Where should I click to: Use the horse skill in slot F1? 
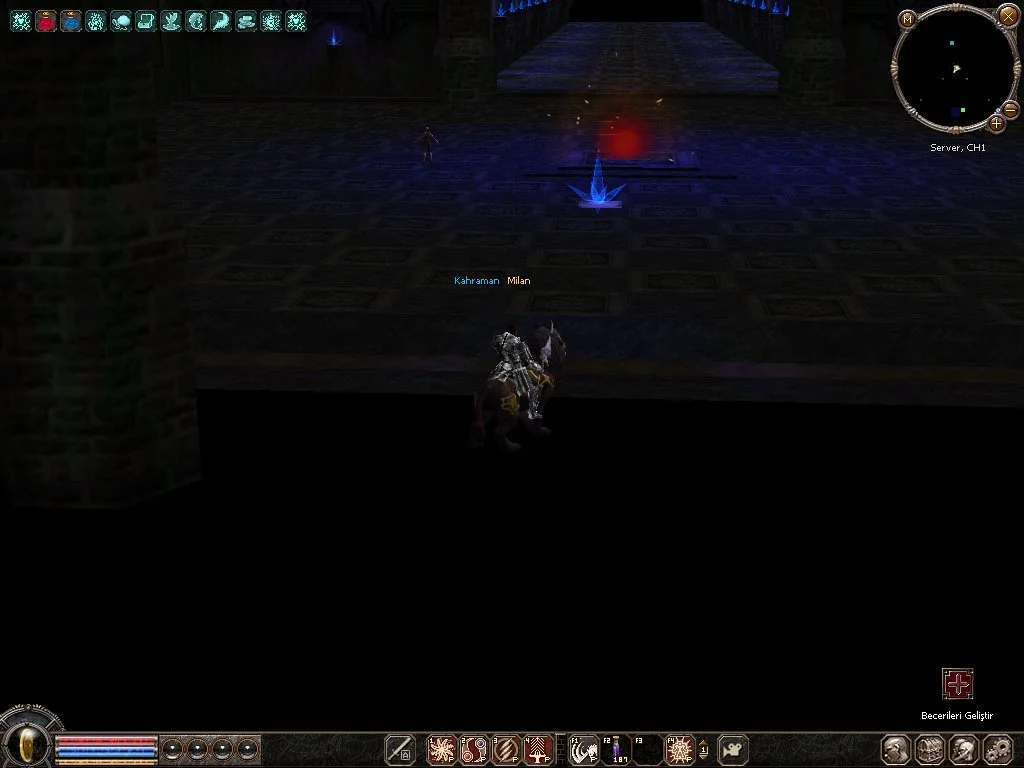[x=584, y=749]
